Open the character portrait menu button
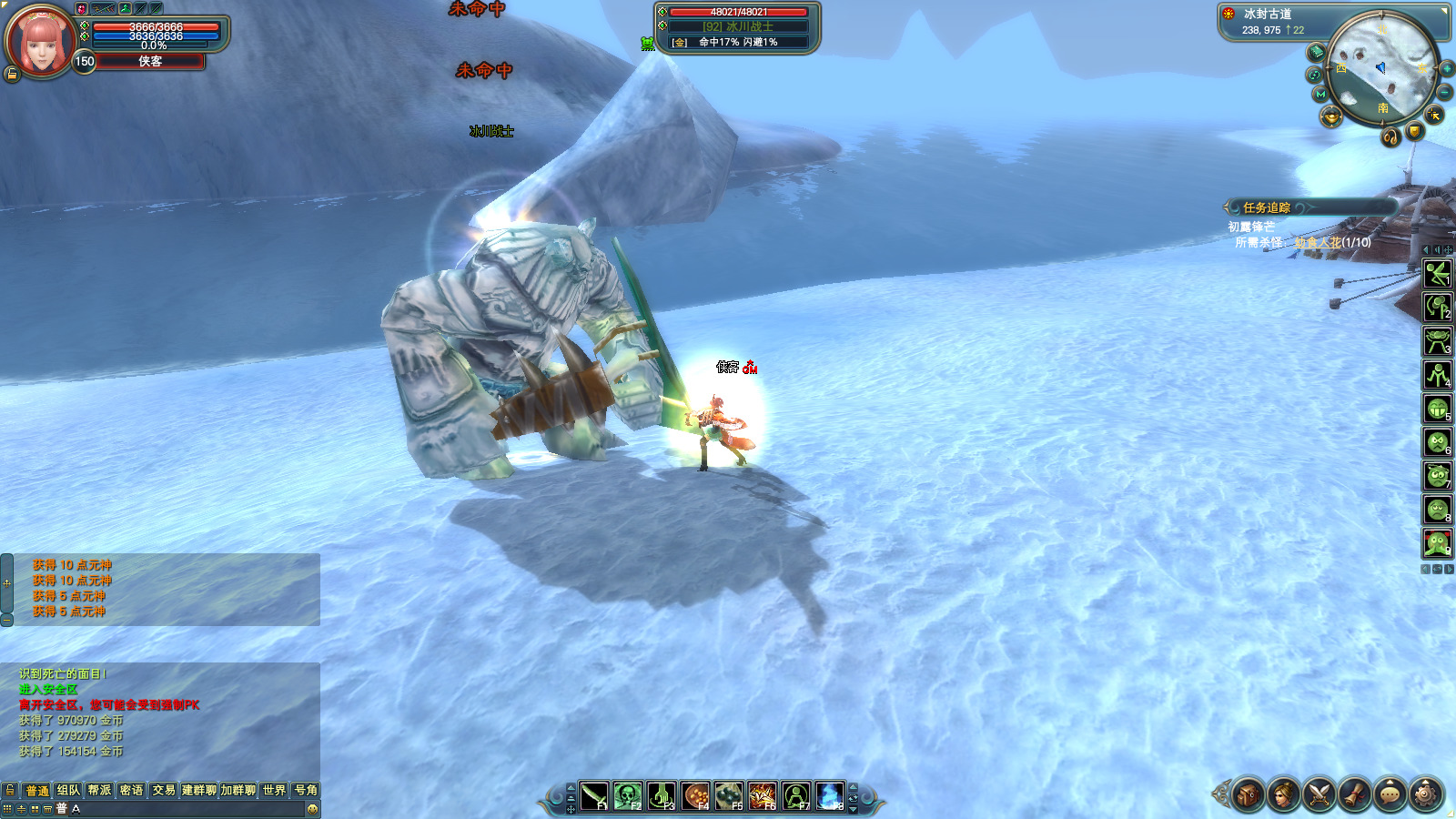Screen dimensions: 1456x819 click(1283, 794)
